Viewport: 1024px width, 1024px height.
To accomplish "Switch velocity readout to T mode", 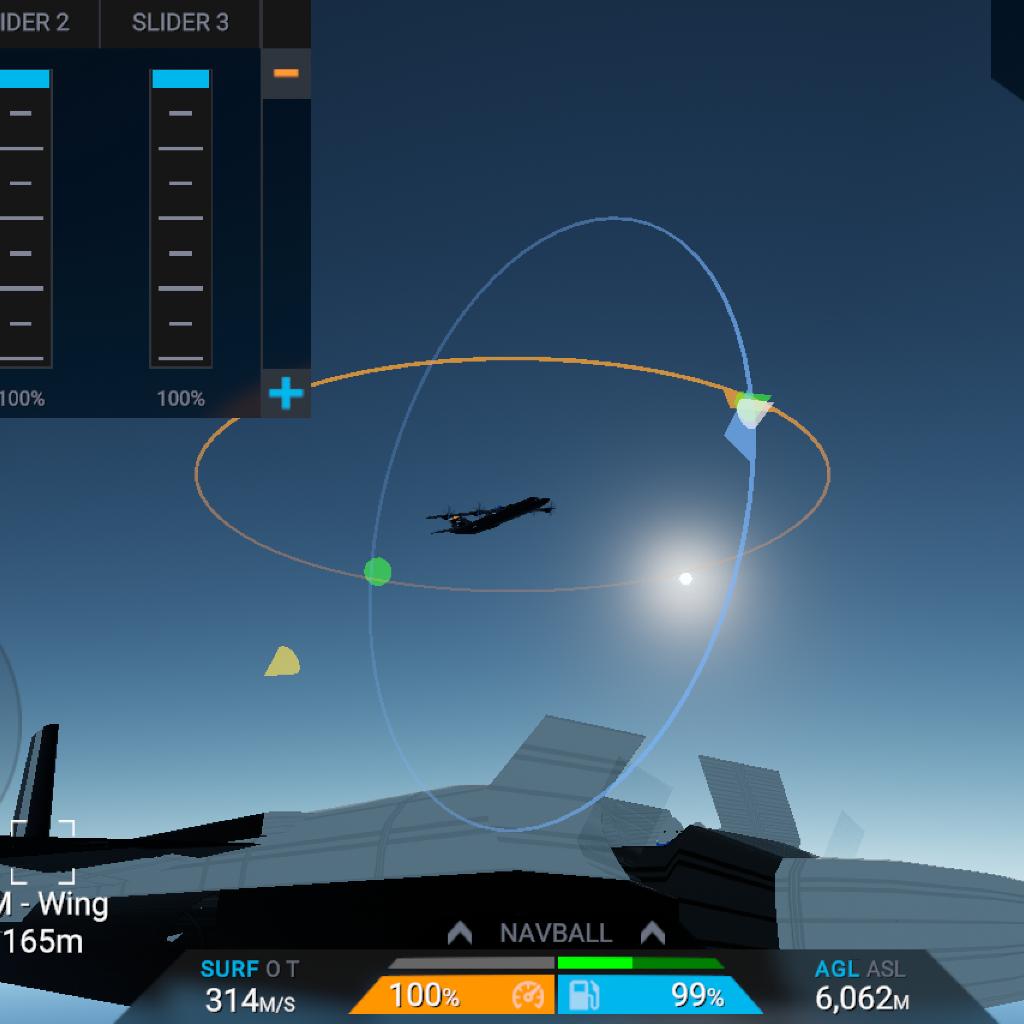I will [x=291, y=969].
